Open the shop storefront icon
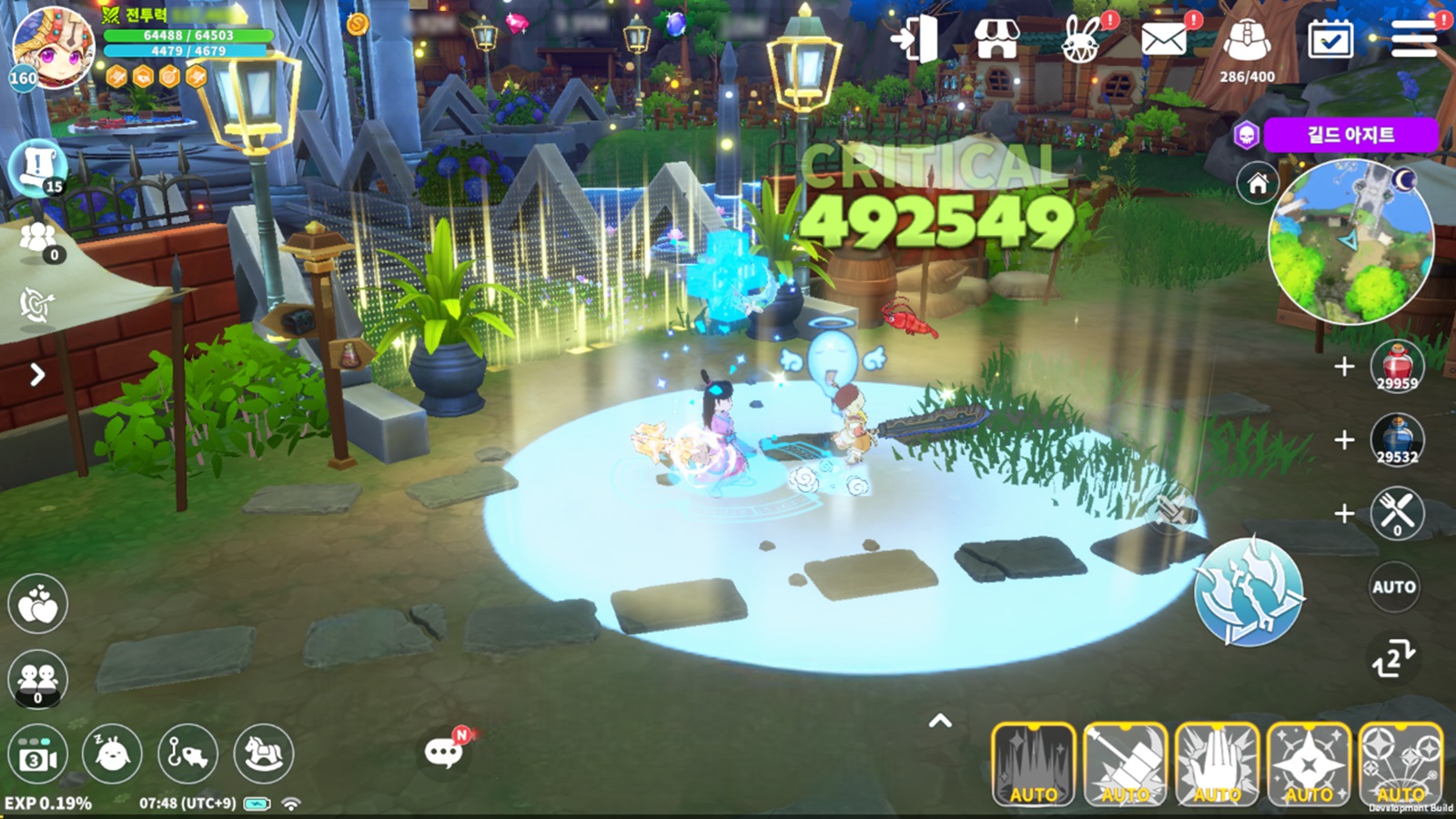 click(996, 40)
